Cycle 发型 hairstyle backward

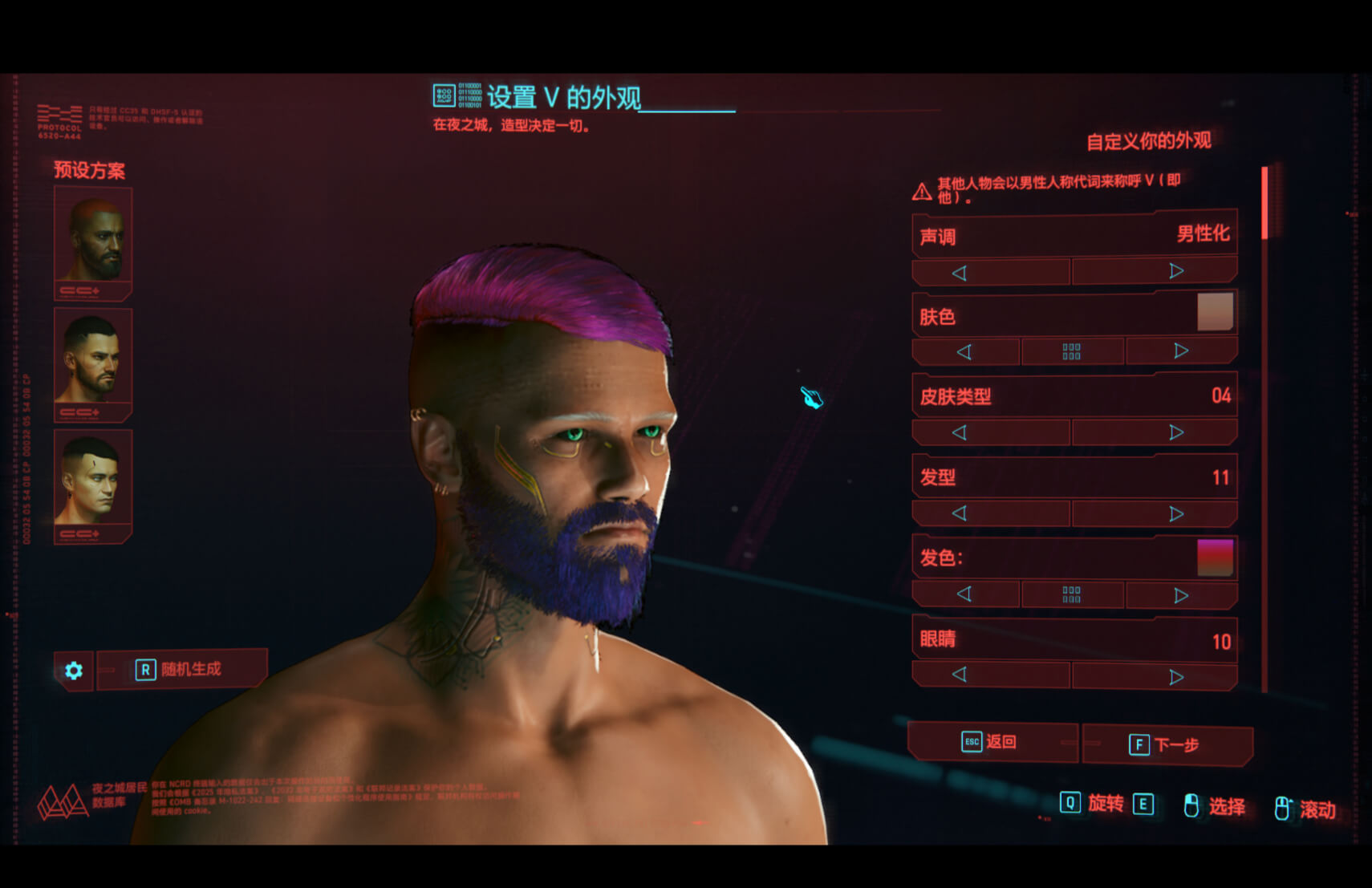960,513
